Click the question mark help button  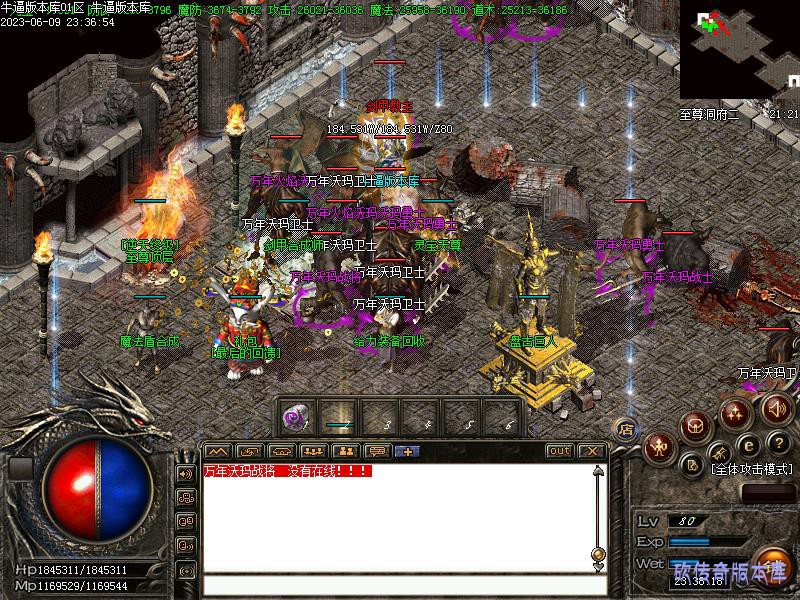click(779, 443)
